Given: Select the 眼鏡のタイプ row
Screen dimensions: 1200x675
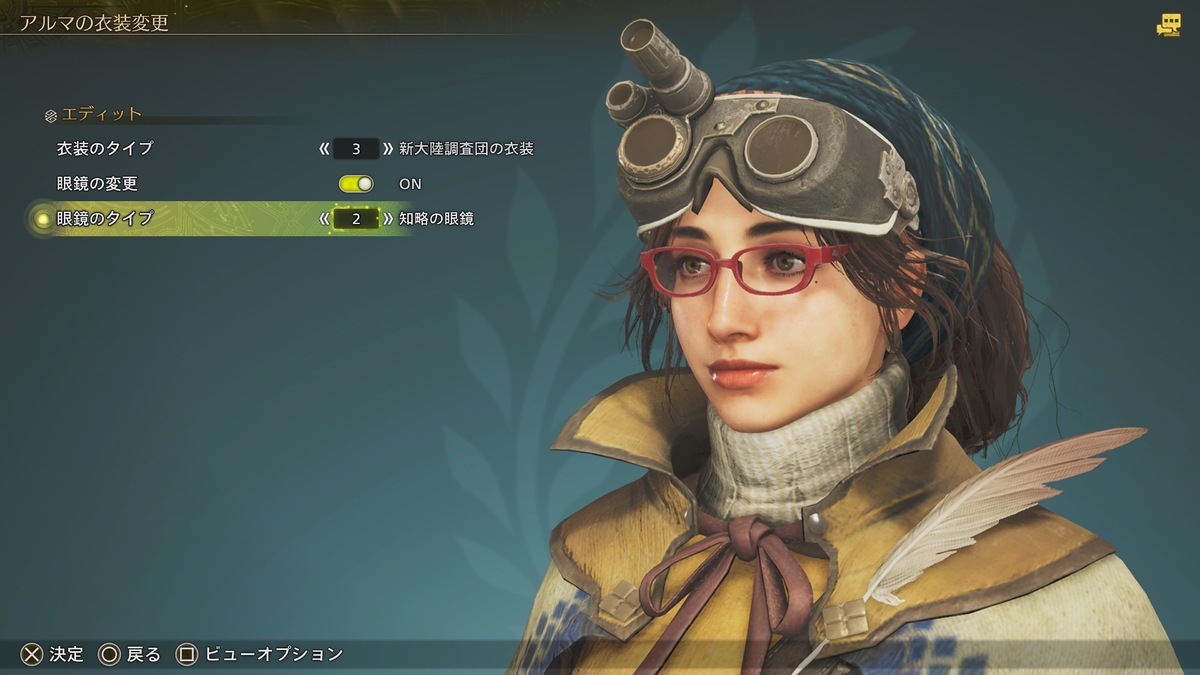Looking at the screenshot, I should click(x=105, y=218).
